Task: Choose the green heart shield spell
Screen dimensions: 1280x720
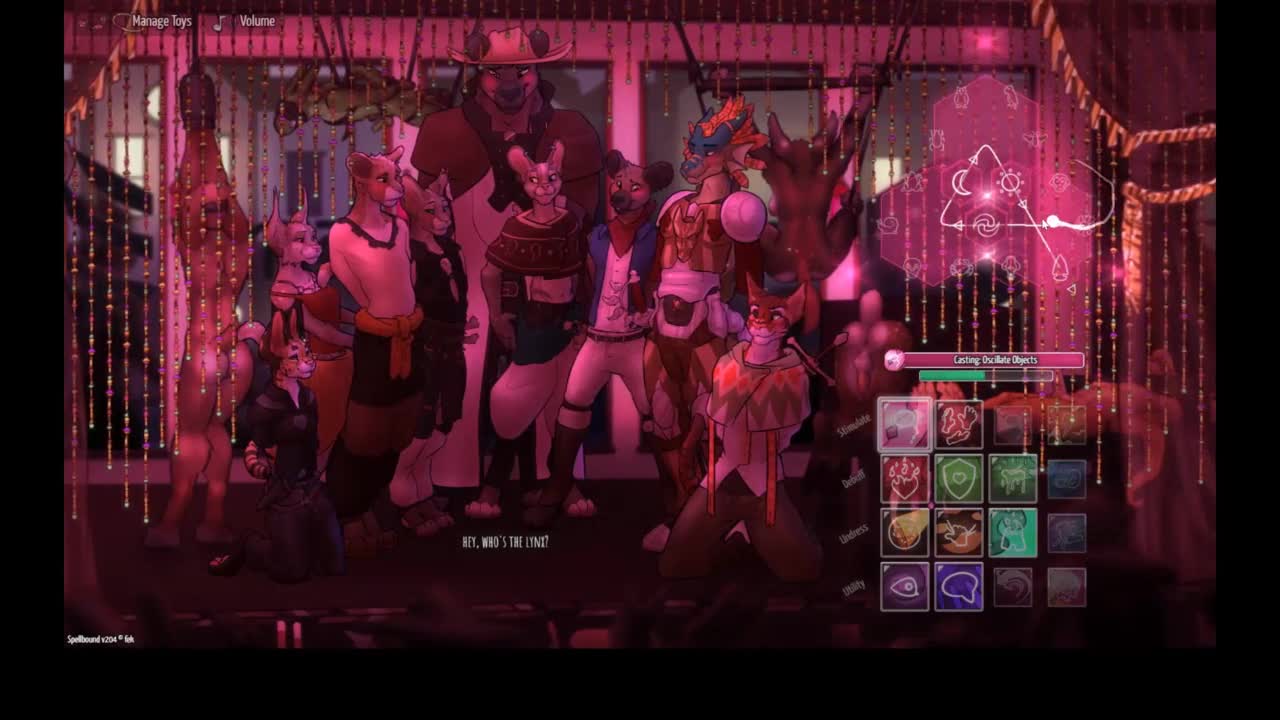Action: 959,479
